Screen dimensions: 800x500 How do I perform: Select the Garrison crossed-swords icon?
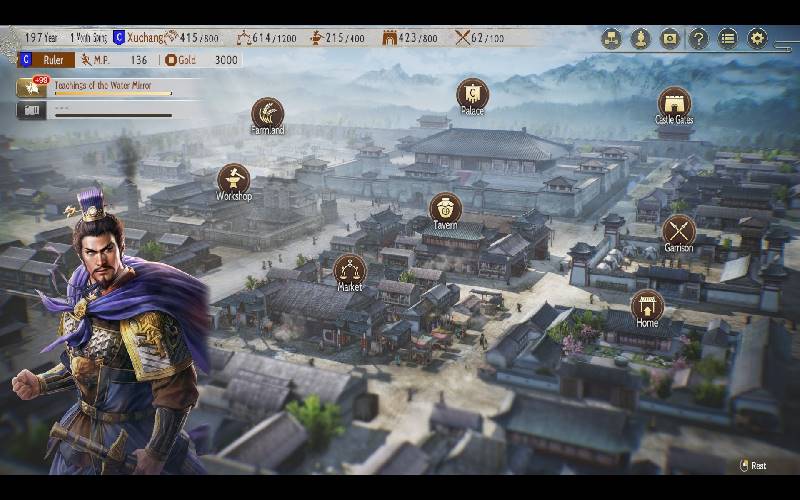pyautogui.click(x=678, y=231)
